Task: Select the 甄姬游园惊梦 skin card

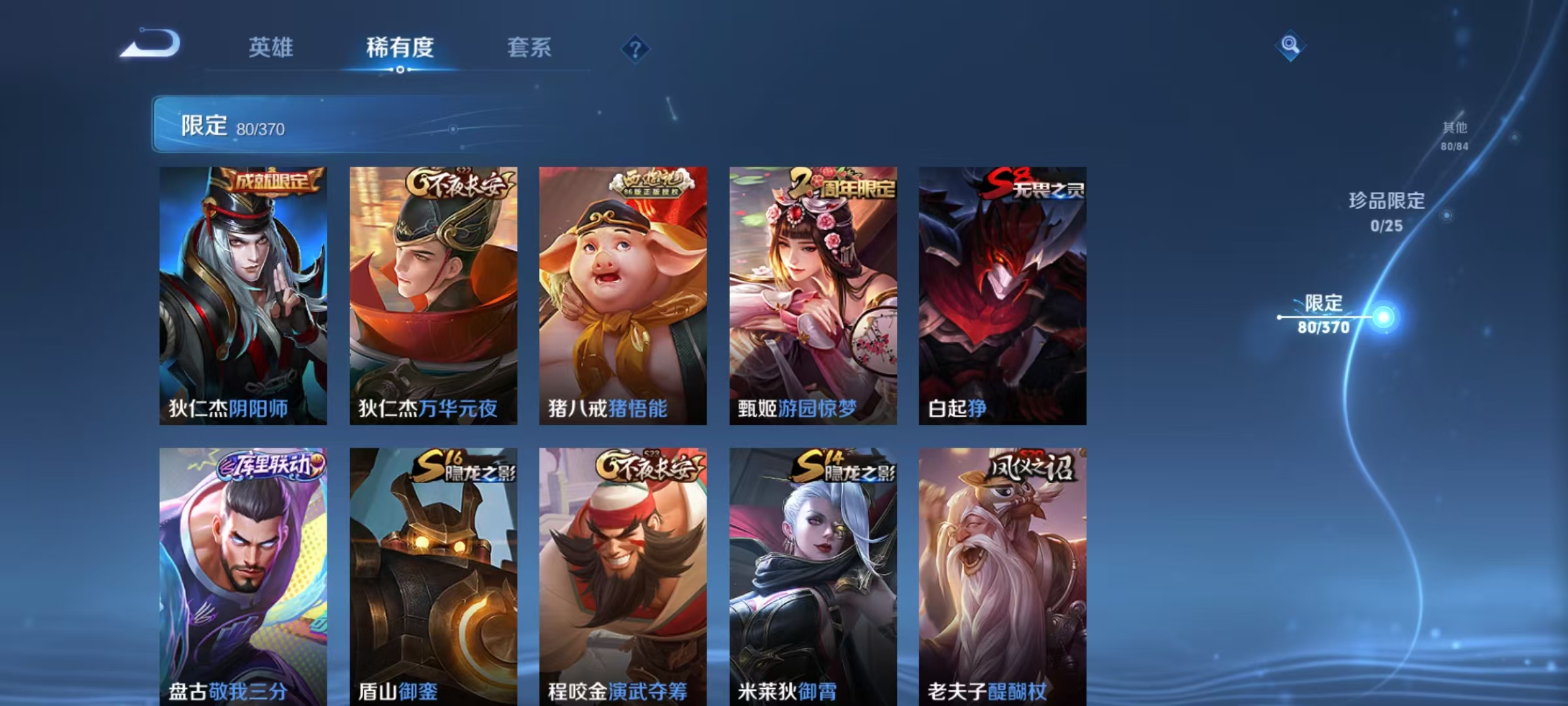Action: pyautogui.click(x=813, y=294)
